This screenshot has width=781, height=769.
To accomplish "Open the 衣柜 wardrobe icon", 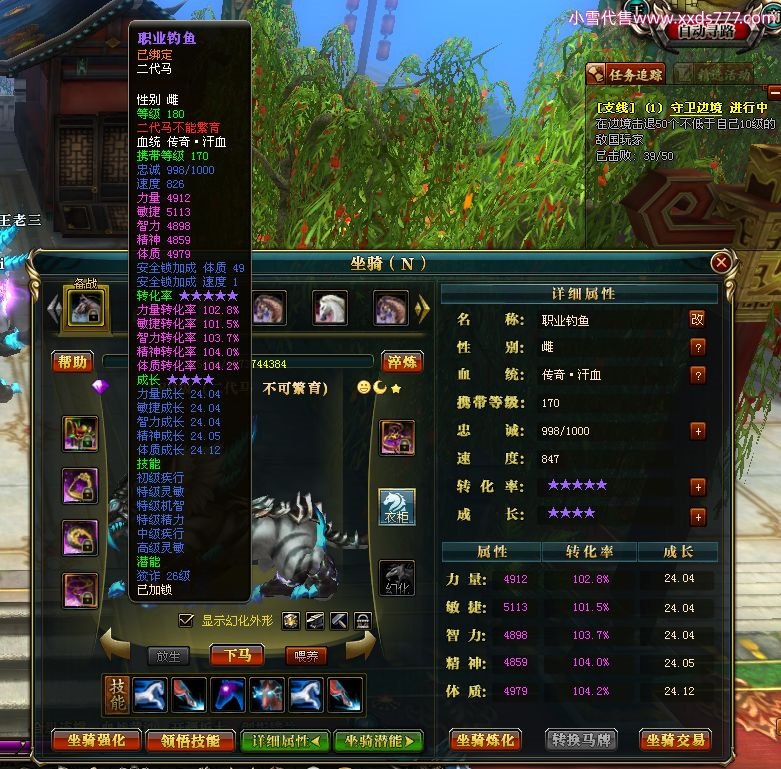I will [x=397, y=507].
